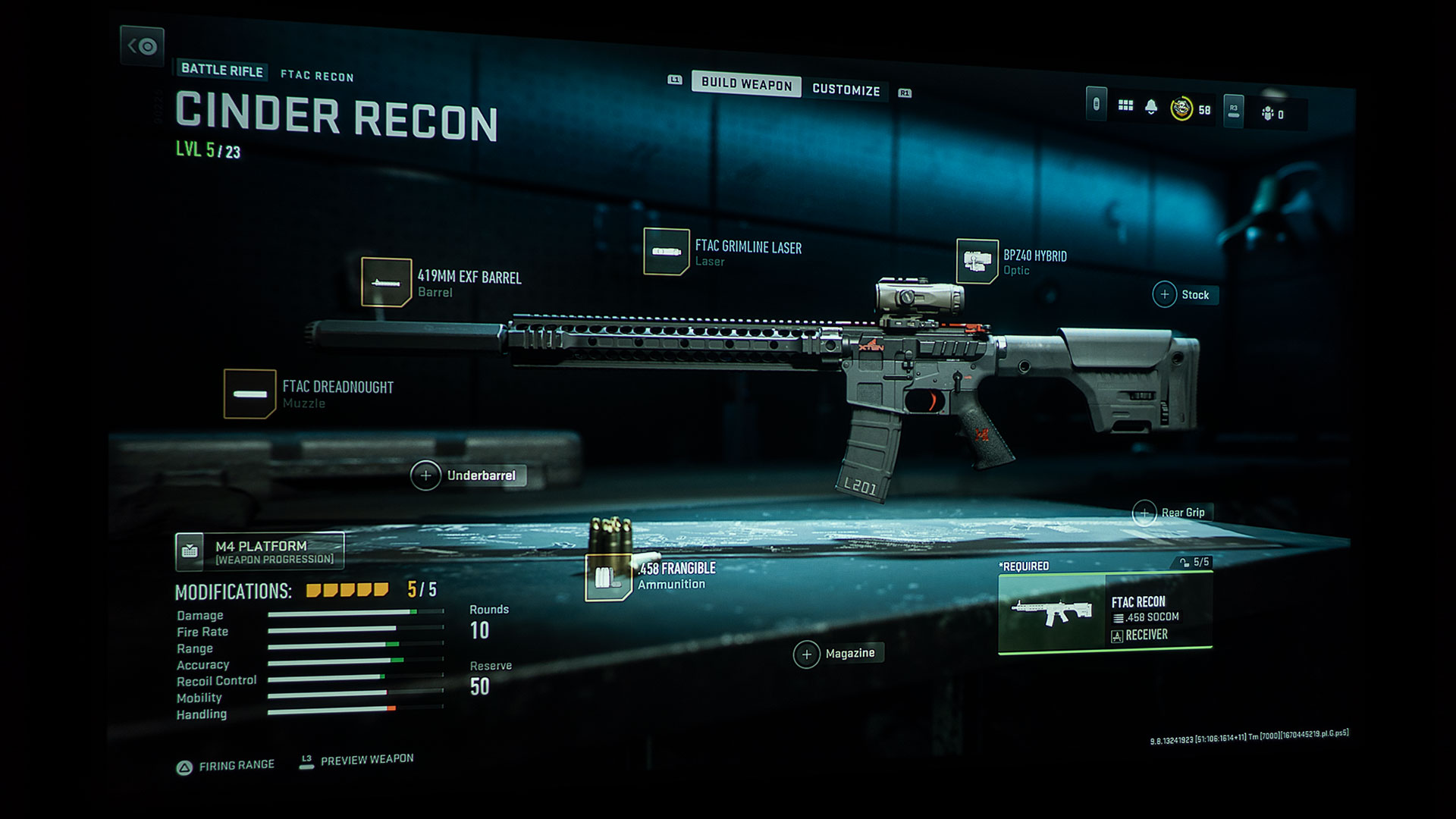This screenshot has height=819, width=1456.
Task: Open the .458 Frangible ammunition slot
Action: click(x=608, y=577)
